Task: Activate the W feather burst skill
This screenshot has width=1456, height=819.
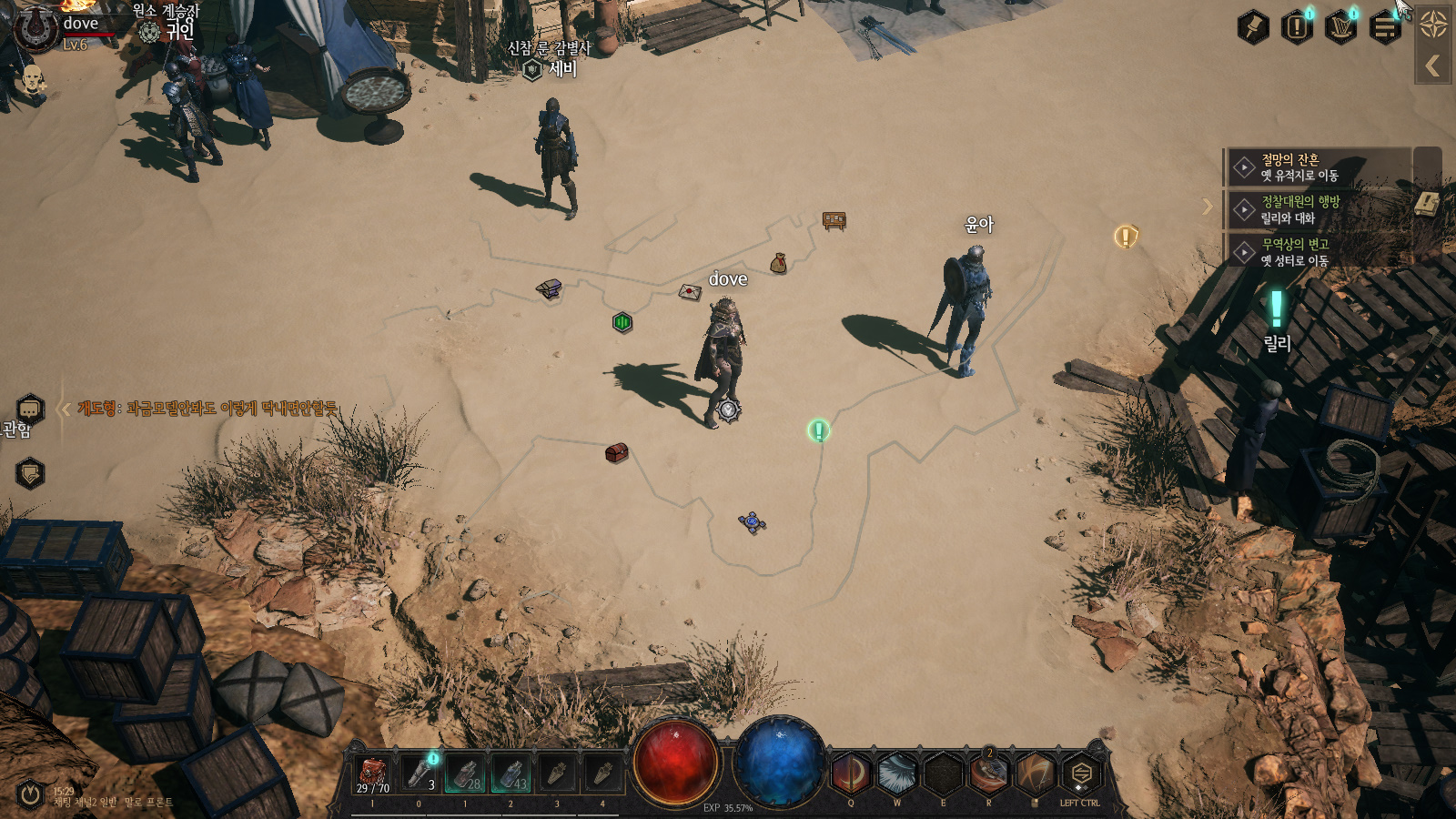Action: click(x=897, y=774)
